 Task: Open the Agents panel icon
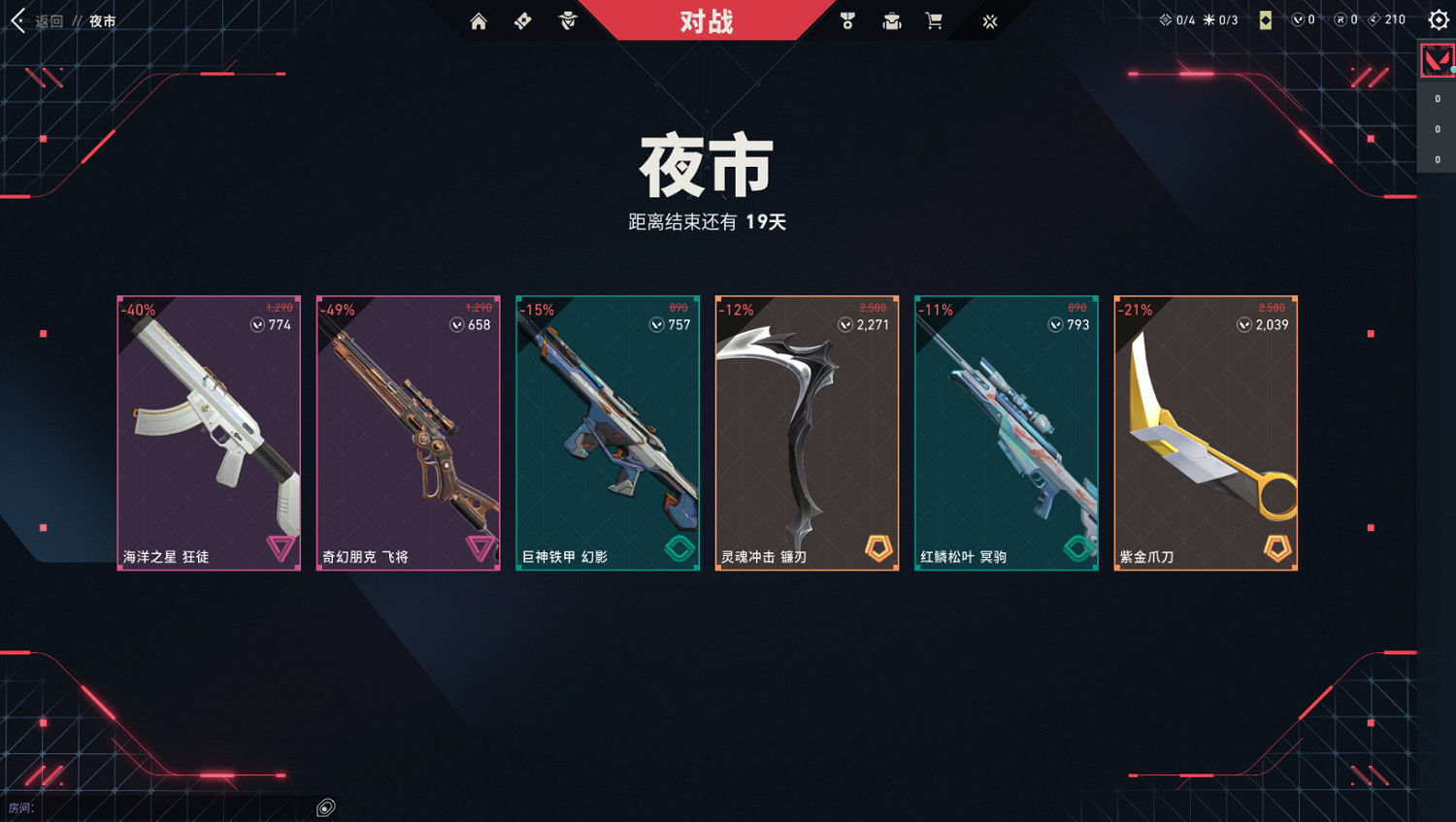tap(568, 19)
